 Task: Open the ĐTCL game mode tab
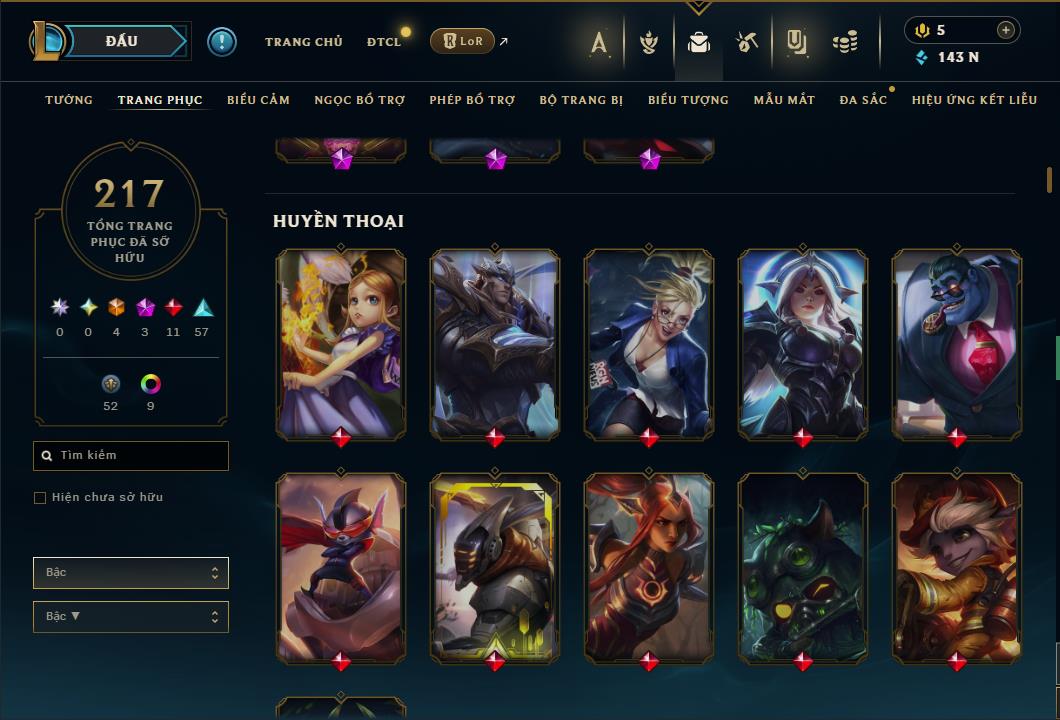(384, 42)
